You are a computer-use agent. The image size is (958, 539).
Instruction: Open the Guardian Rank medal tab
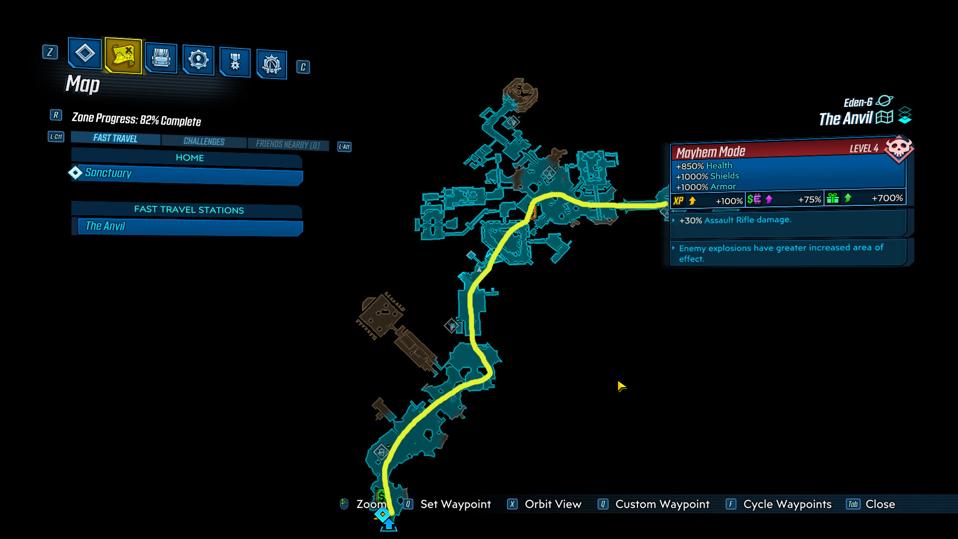(x=234, y=62)
